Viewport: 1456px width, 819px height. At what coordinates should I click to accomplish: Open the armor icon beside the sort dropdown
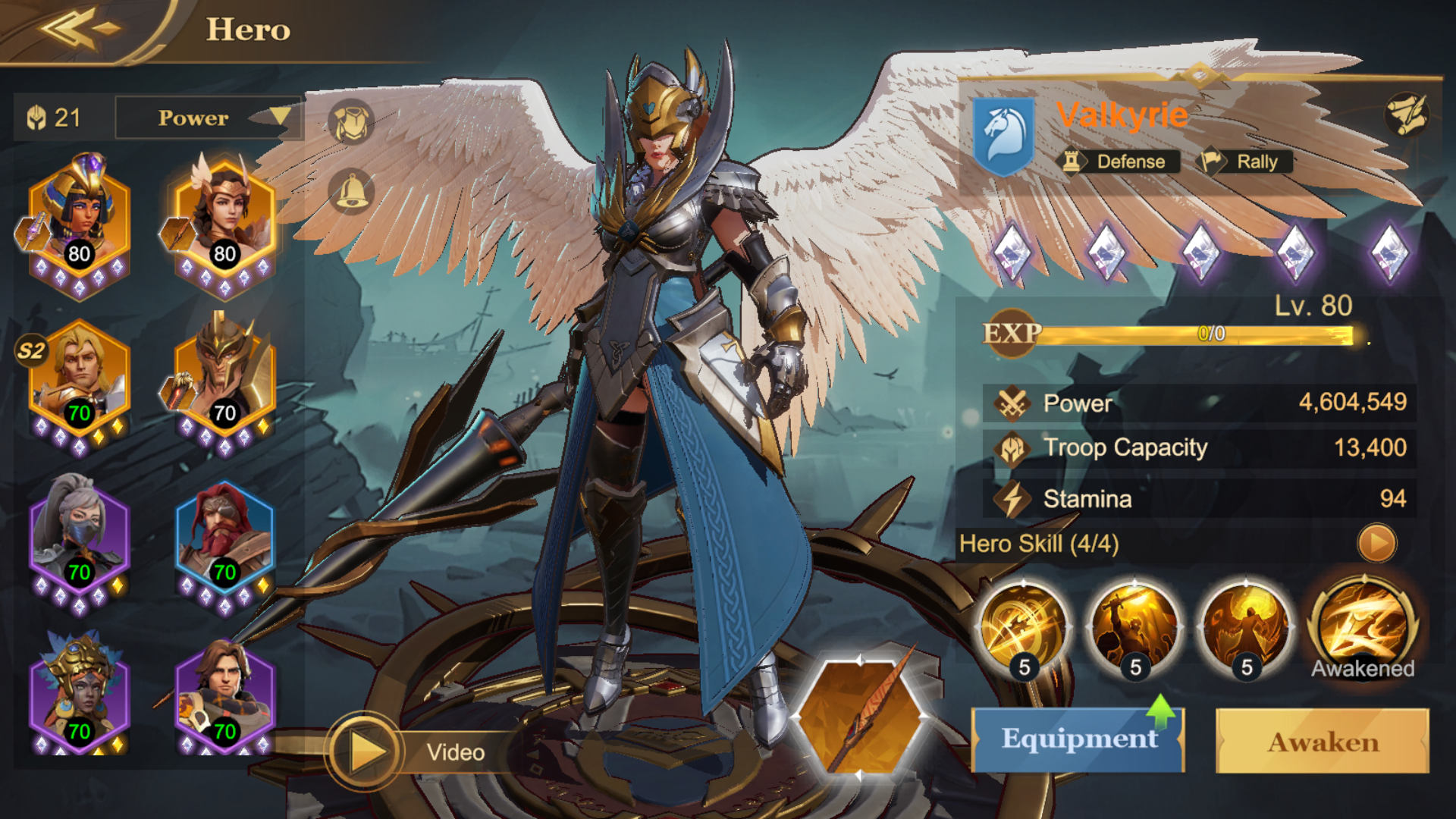click(351, 122)
